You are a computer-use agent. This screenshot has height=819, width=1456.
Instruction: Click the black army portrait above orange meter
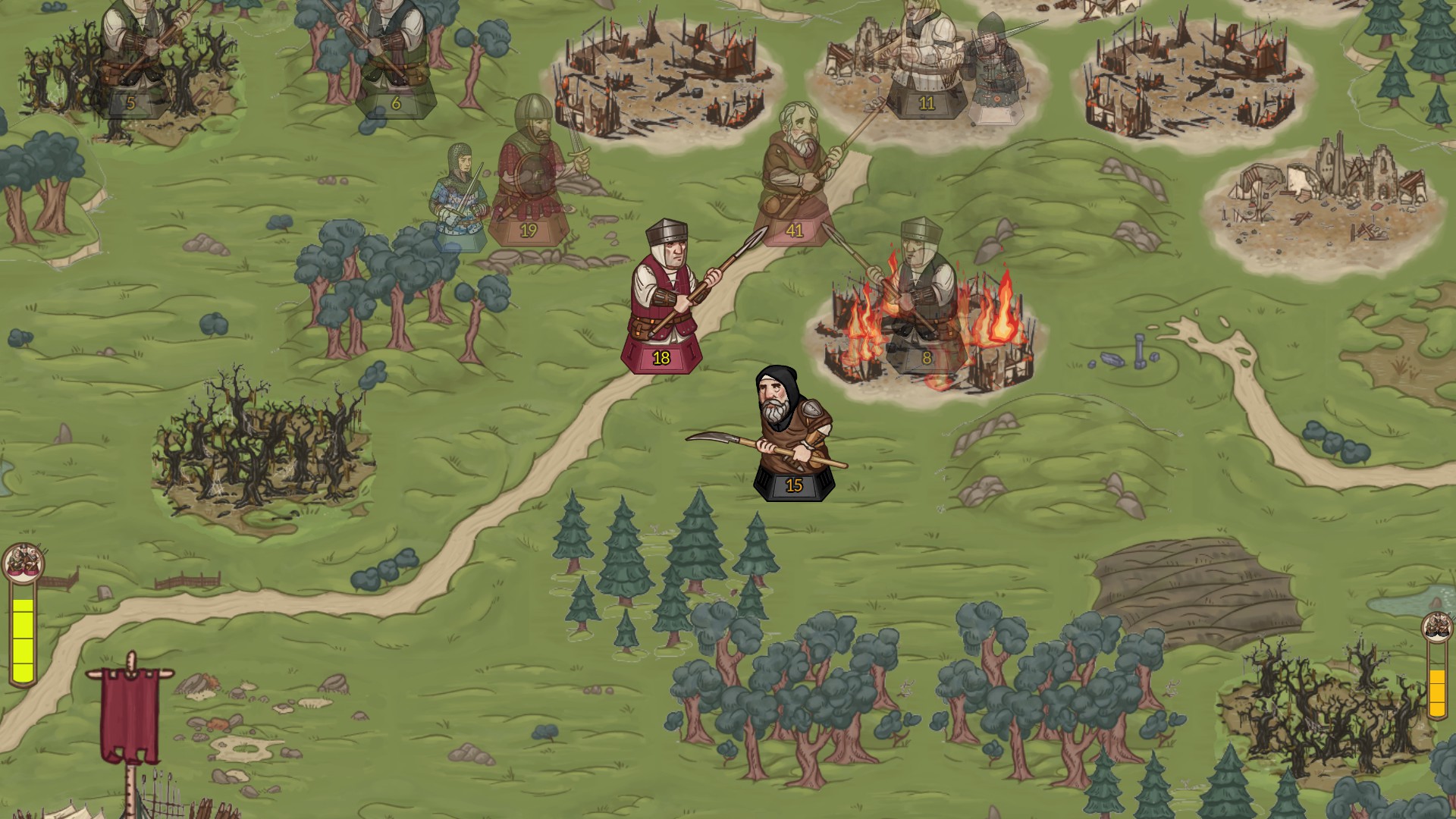[x=1436, y=626]
